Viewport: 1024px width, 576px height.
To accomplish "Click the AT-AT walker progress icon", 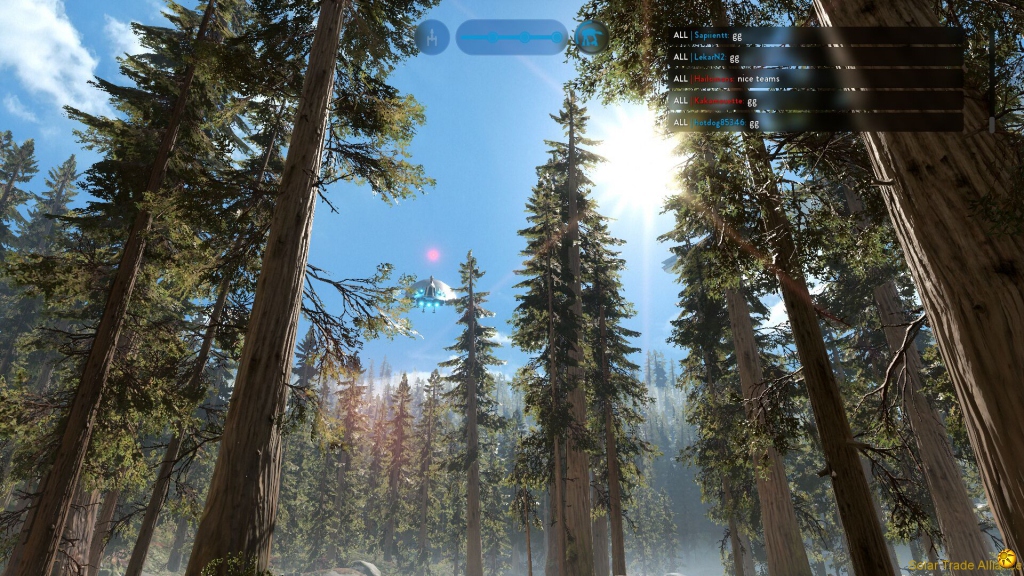I will pyautogui.click(x=591, y=38).
